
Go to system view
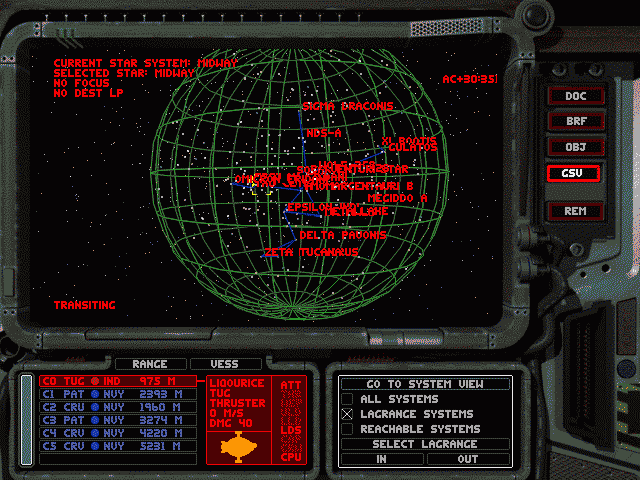tap(425, 384)
